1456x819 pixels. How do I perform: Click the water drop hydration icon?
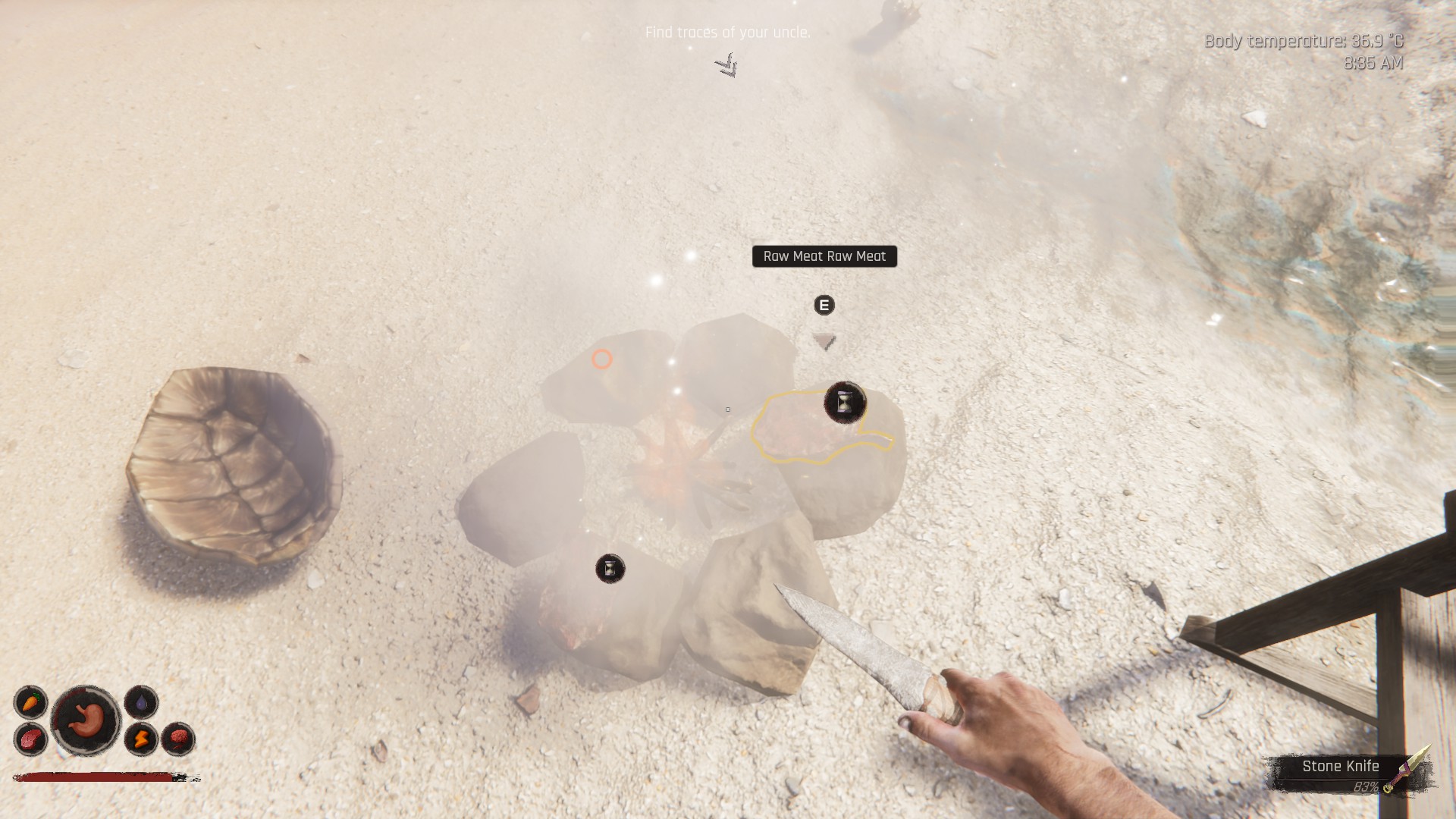[x=141, y=703]
